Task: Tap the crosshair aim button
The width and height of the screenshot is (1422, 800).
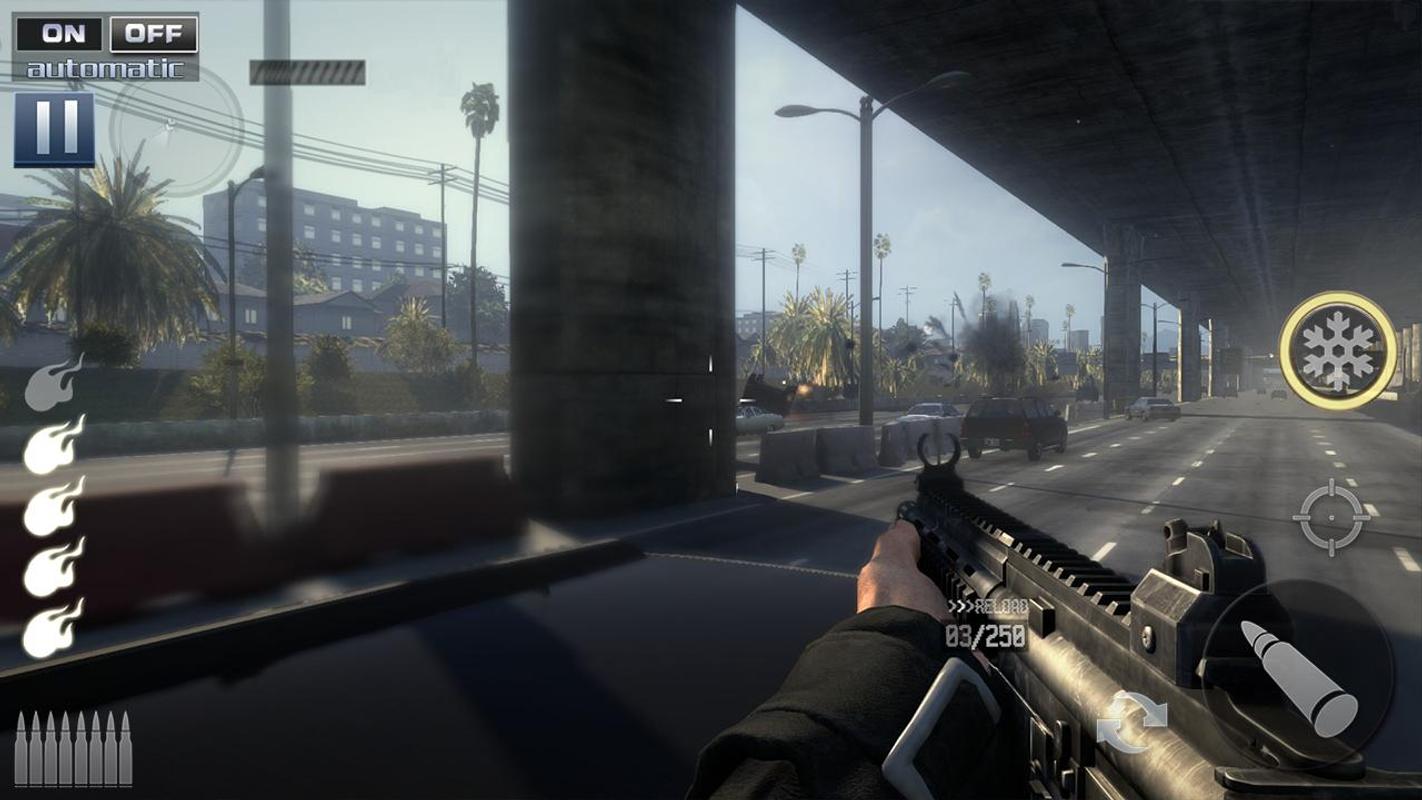Action: pyautogui.click(x=1330, y=517)
